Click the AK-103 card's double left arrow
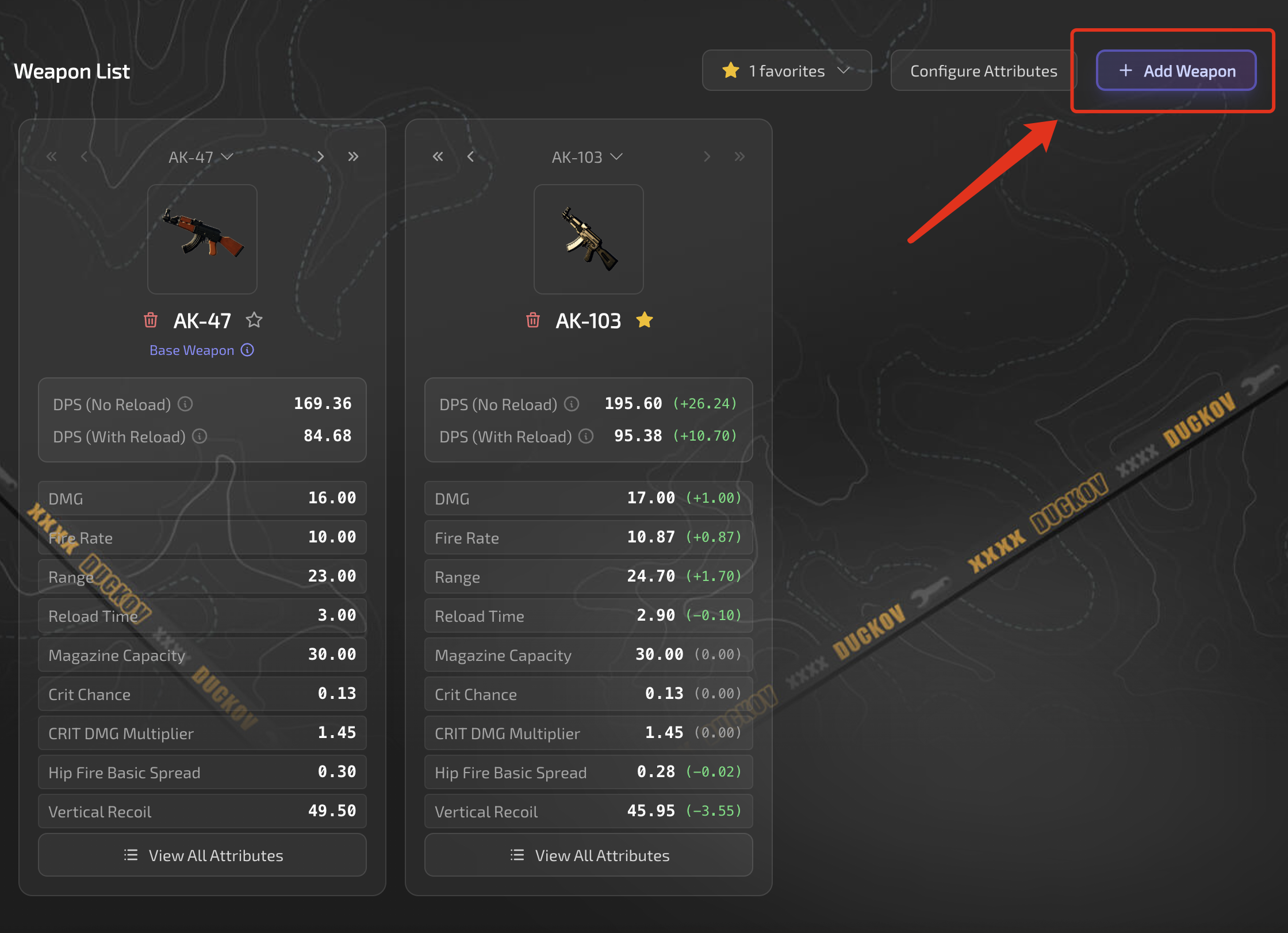 click(x=438, y=157)
